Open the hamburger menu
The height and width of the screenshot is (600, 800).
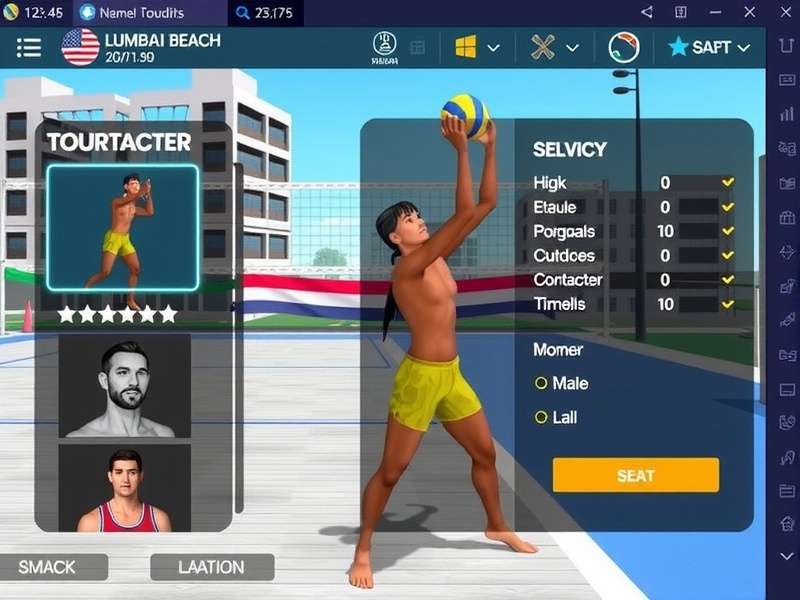coord(29,47)
